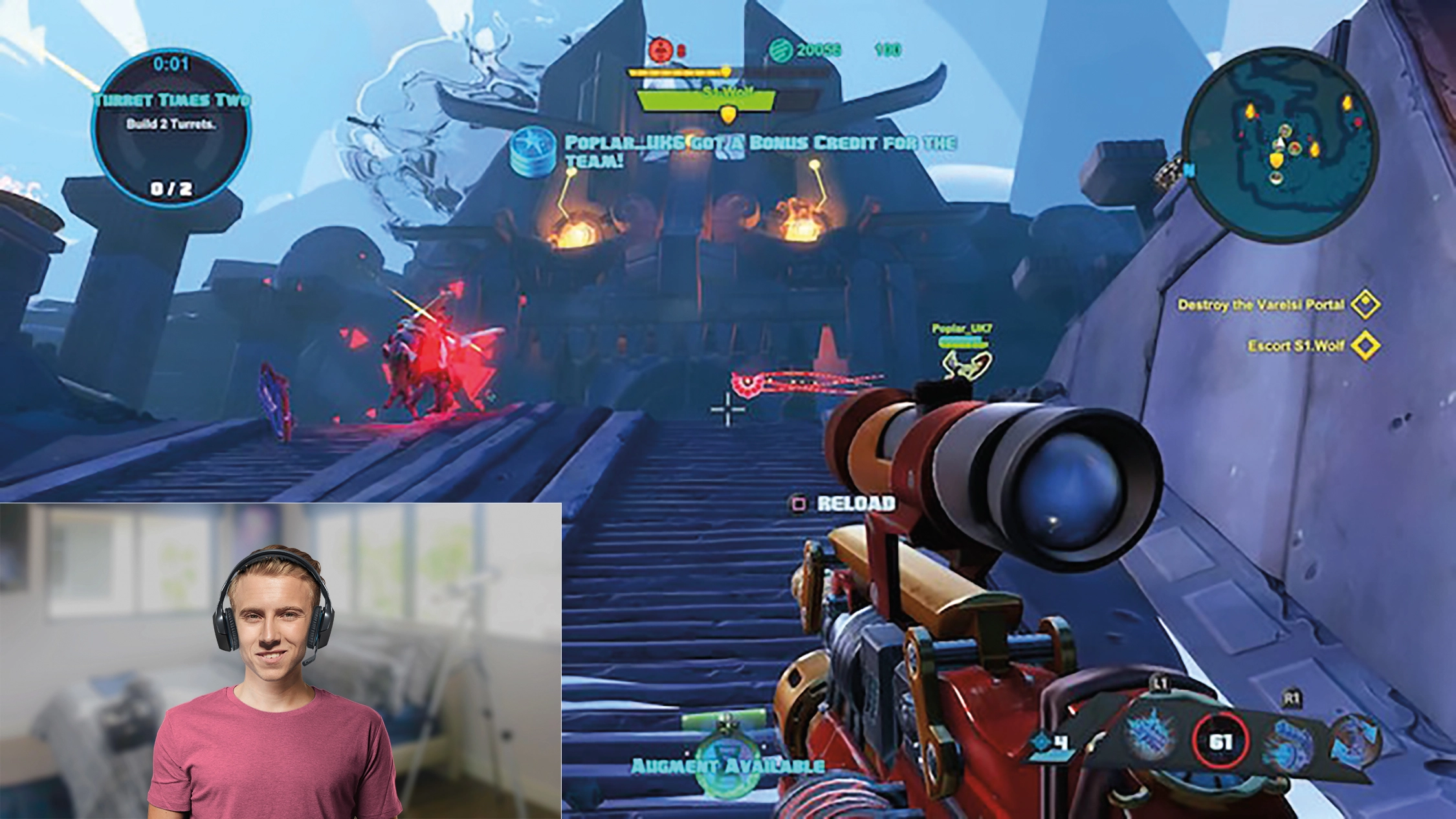Select the Escort S1.Wolf objective
This screenshot has width=1456, height=819.
click(x=1296, y=345)
